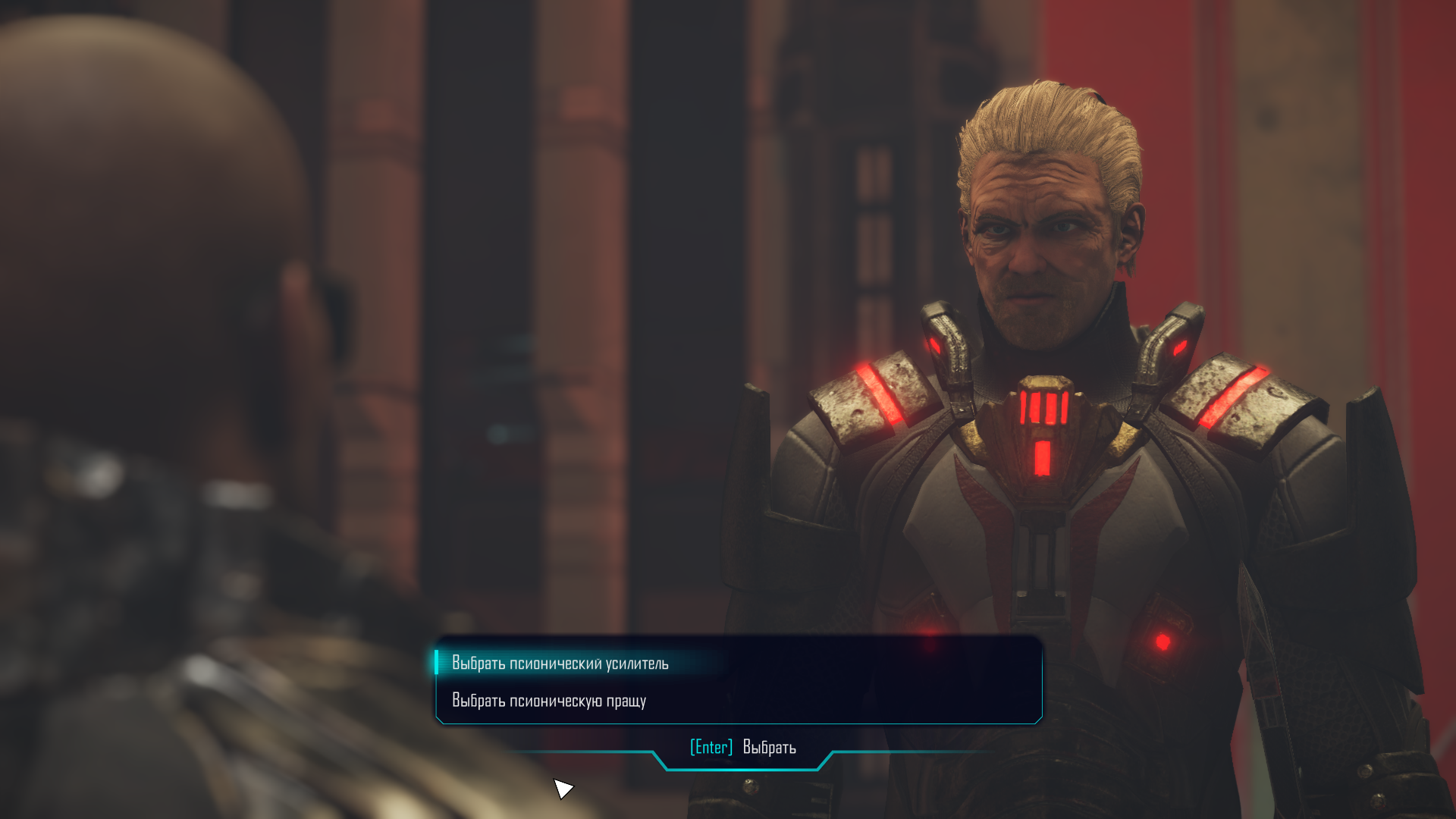This screenshot has width=1456, height=819.
Task: Choose «Выбрать псионический усилитель» dialogue option
Action: [560, 664]
